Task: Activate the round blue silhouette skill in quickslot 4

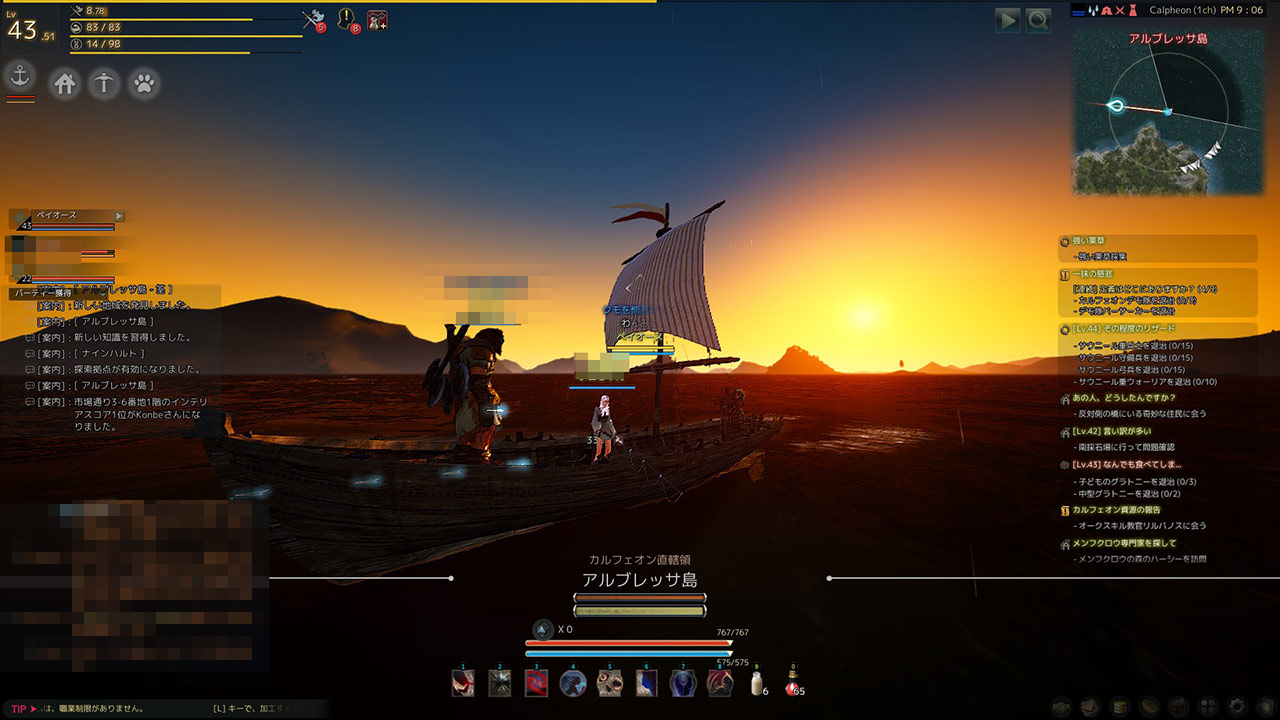Action: click(x=573, y=683)
